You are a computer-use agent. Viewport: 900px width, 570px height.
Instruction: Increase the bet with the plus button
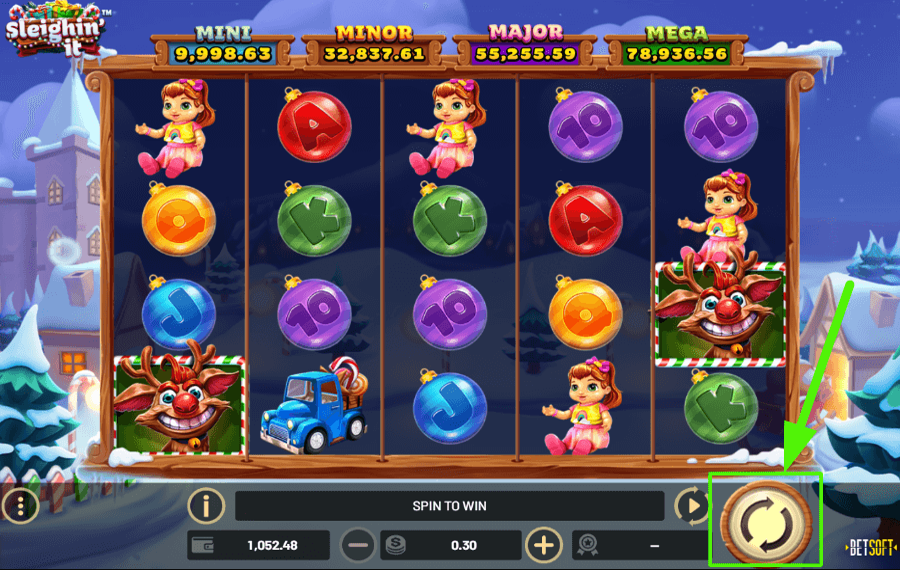(x=544, y=545)
